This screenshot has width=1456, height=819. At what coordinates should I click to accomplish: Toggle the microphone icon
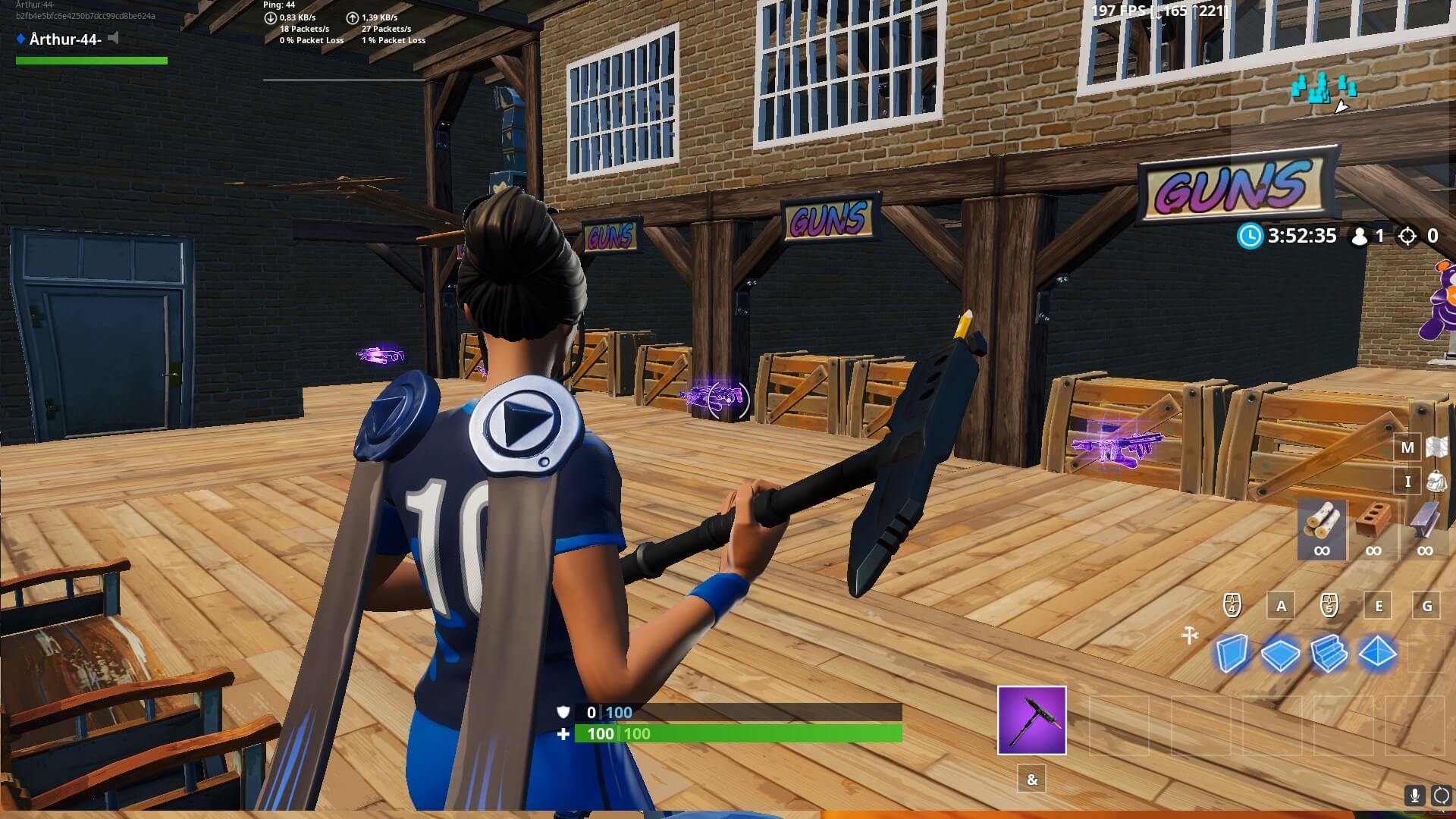(1414, 795)
